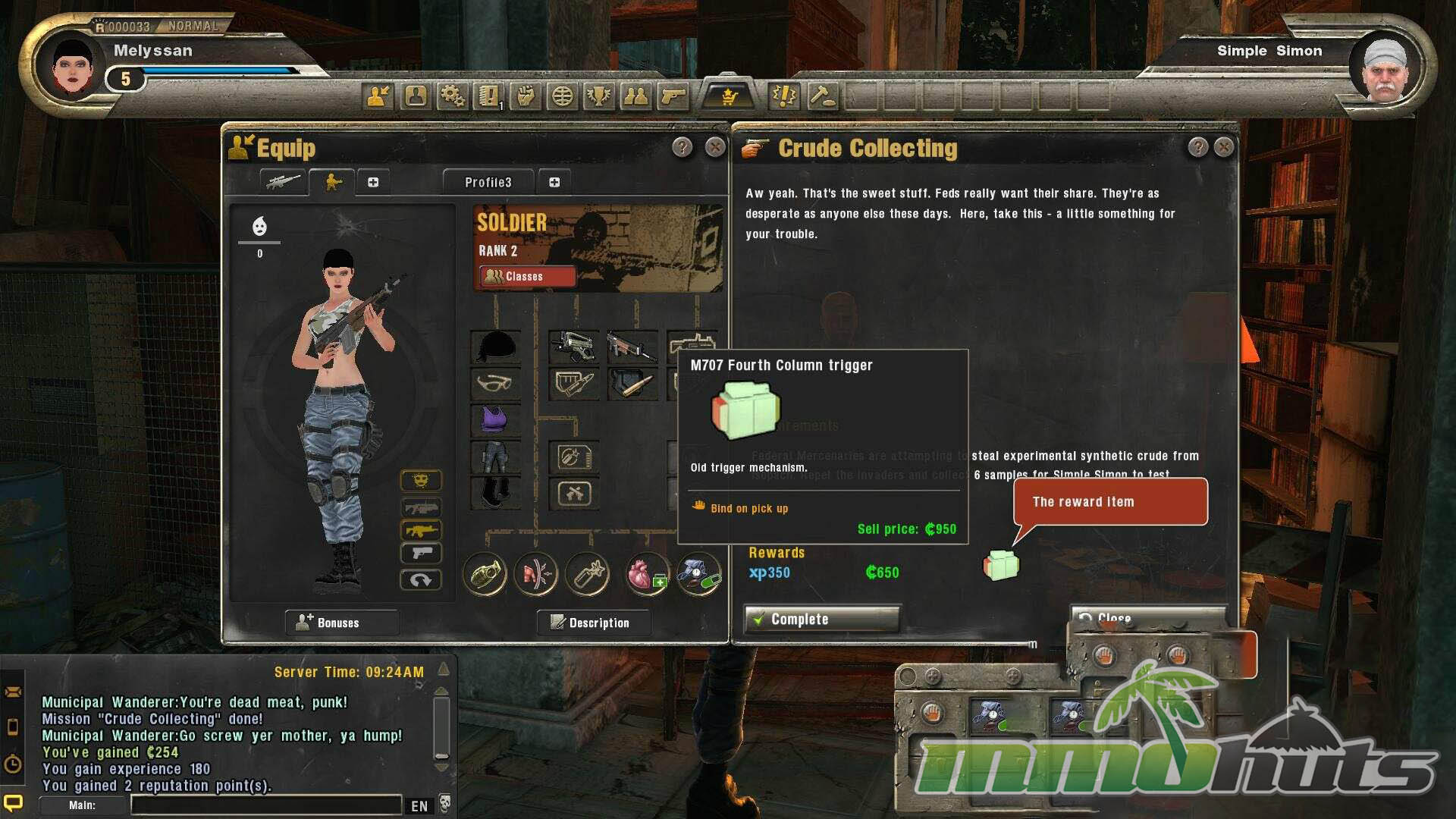Select the glasses equipment slot
Image resolution: width=1456 pixels, height=819 pixels.
(x=496, y=383)
